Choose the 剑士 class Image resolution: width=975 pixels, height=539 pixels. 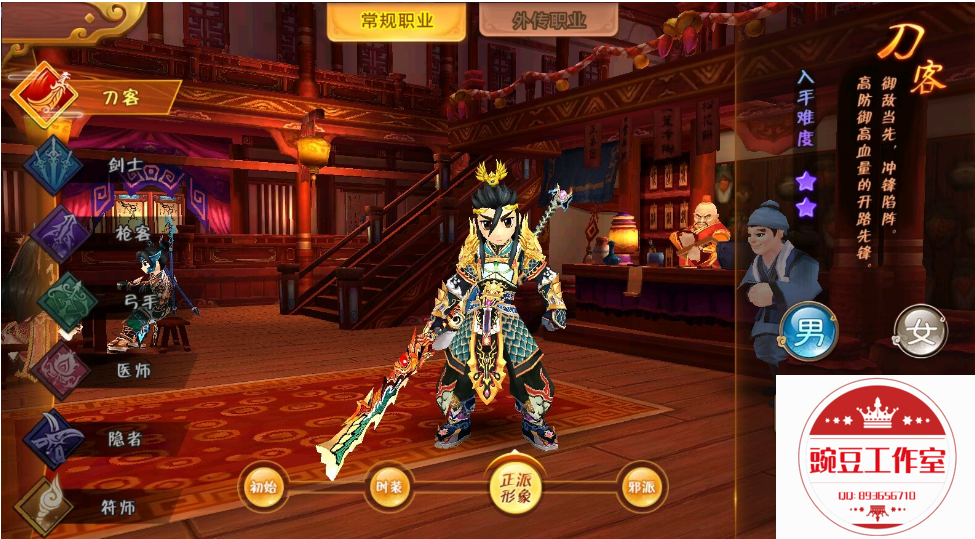click(x=95, y=164)
